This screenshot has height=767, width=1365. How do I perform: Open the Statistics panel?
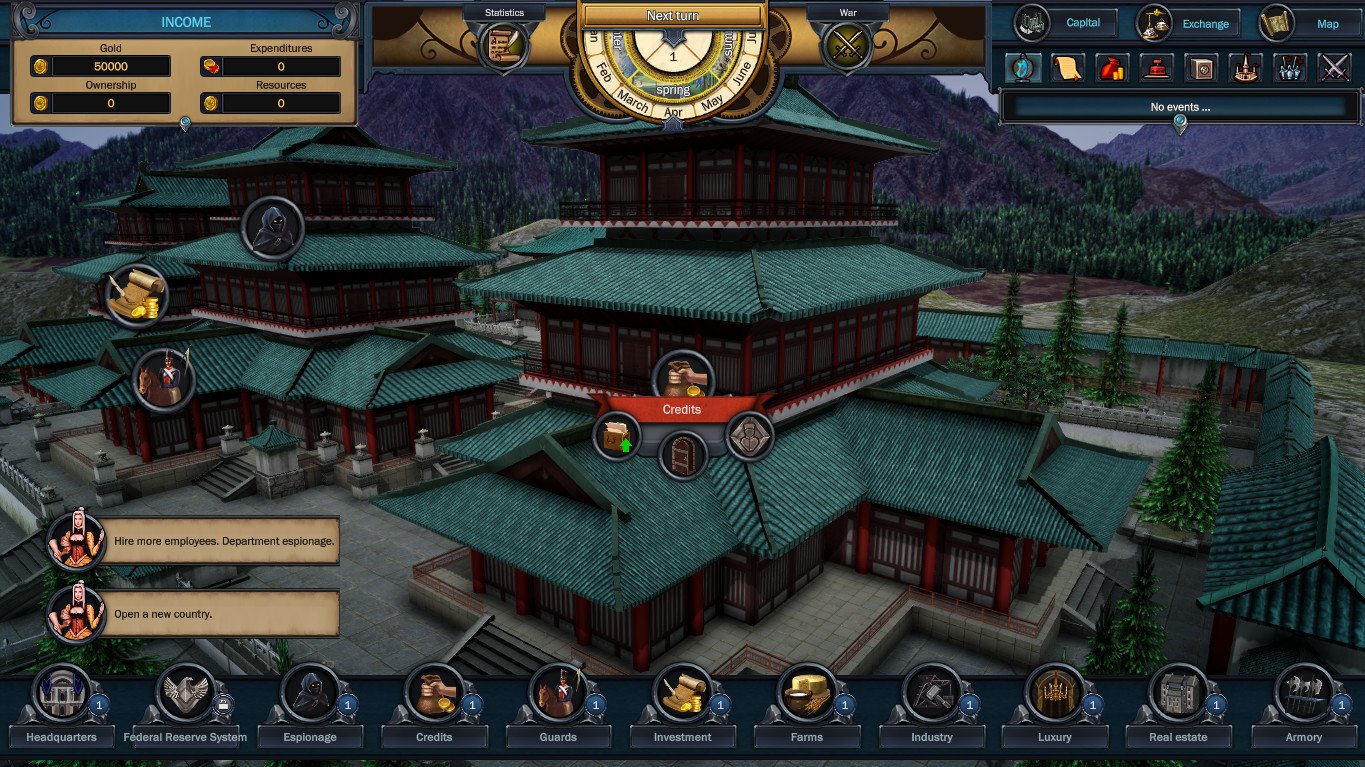[503, 43]
